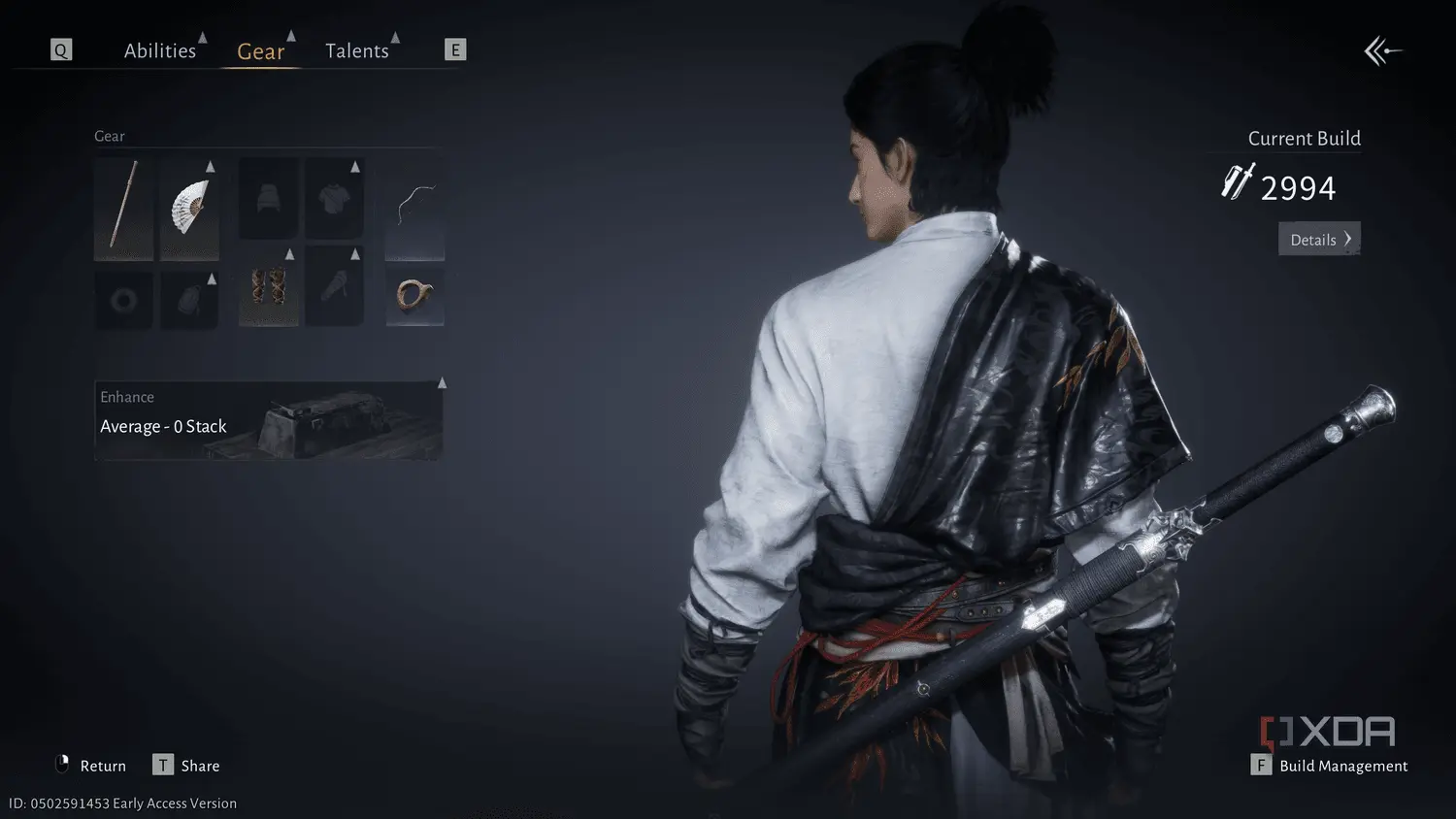Select the Gear tab
The width and height of the screenshot is (1456, 819).
[260, 52]
